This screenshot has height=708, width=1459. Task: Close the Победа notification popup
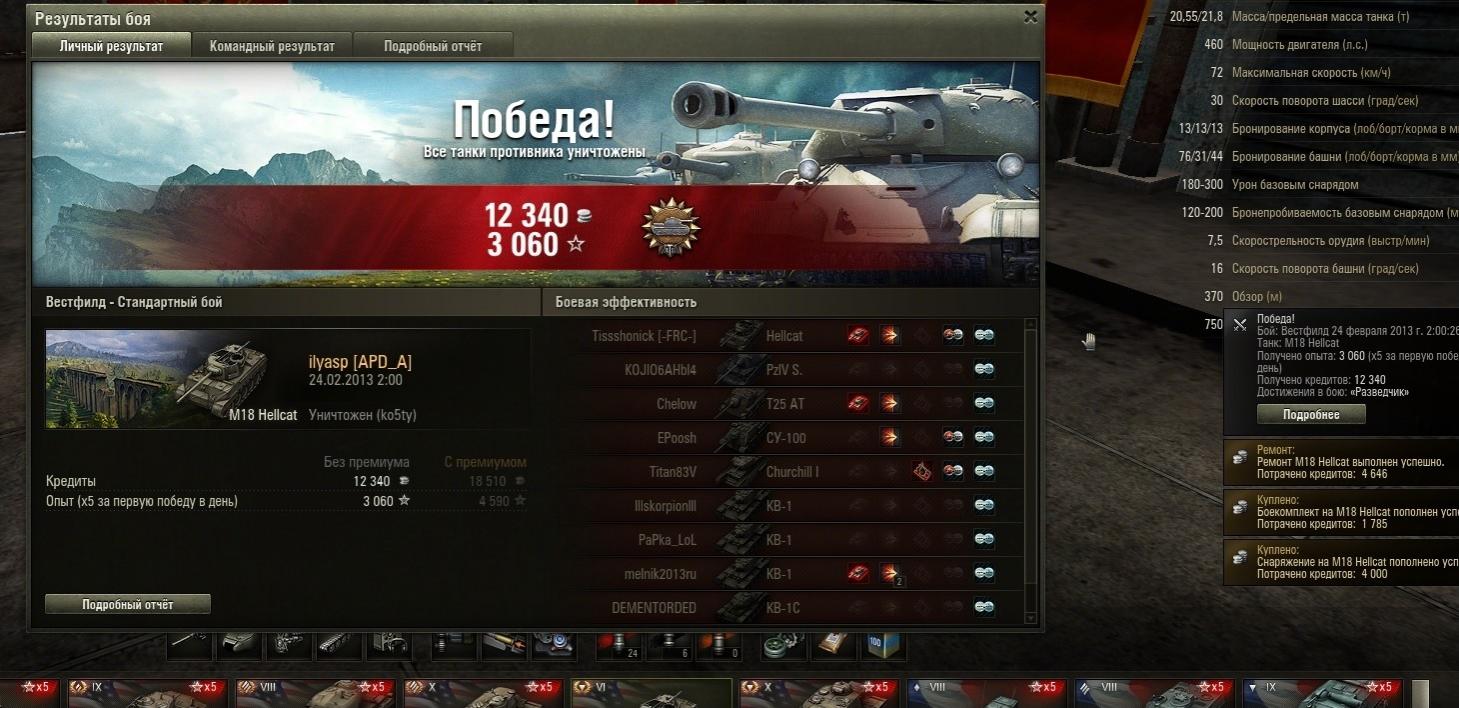1240,324
